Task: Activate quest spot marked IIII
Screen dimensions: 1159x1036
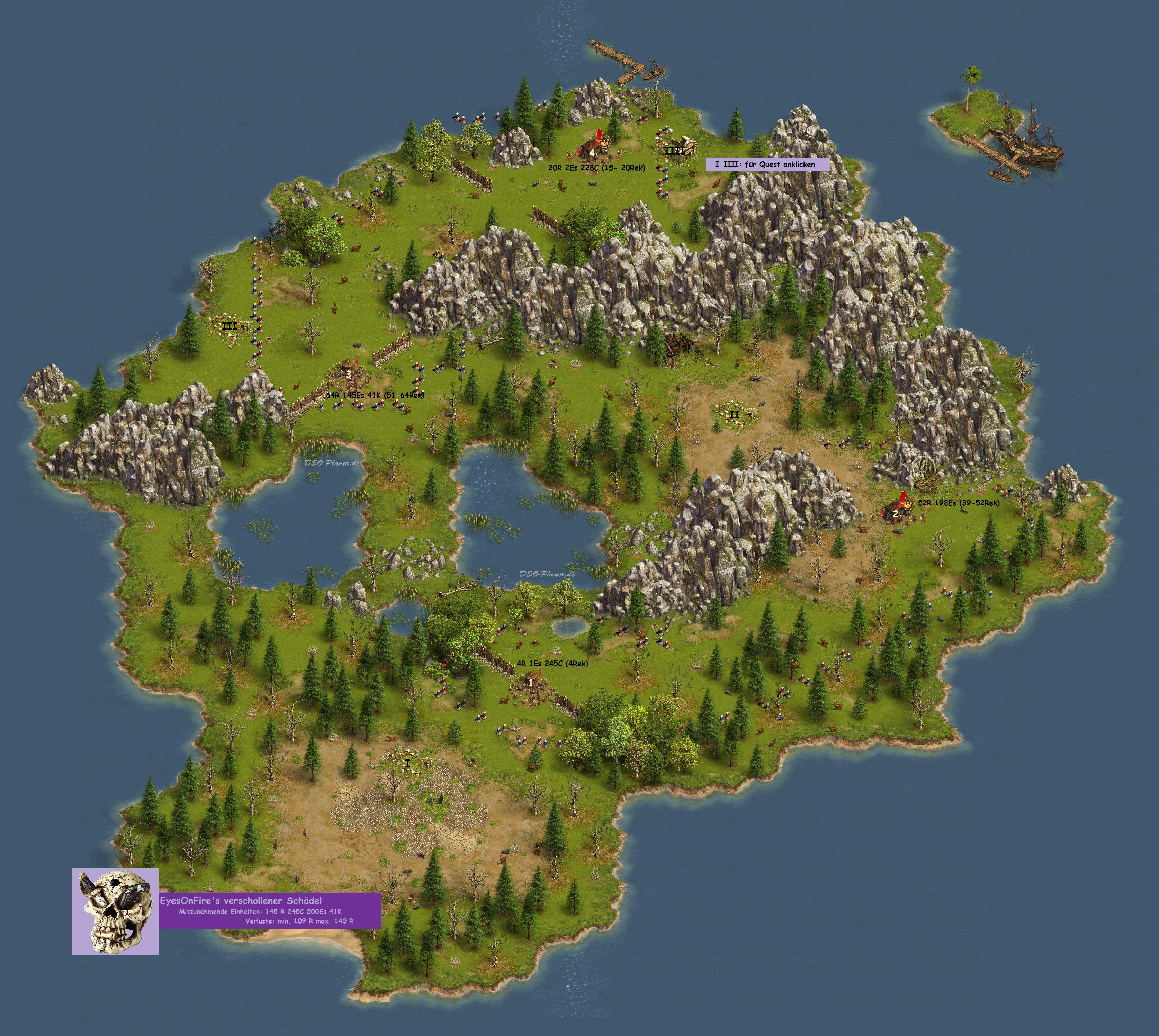Action: pyautogui.click(x=675, y=151)
